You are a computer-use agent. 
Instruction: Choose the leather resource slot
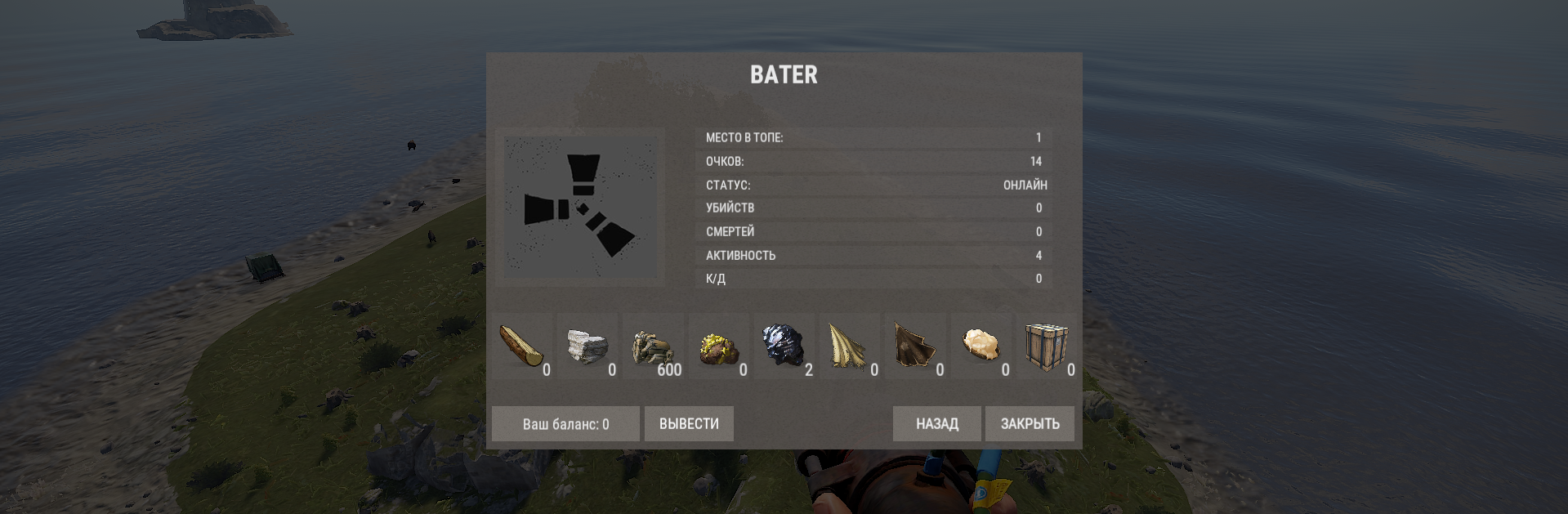click(916, 346)
